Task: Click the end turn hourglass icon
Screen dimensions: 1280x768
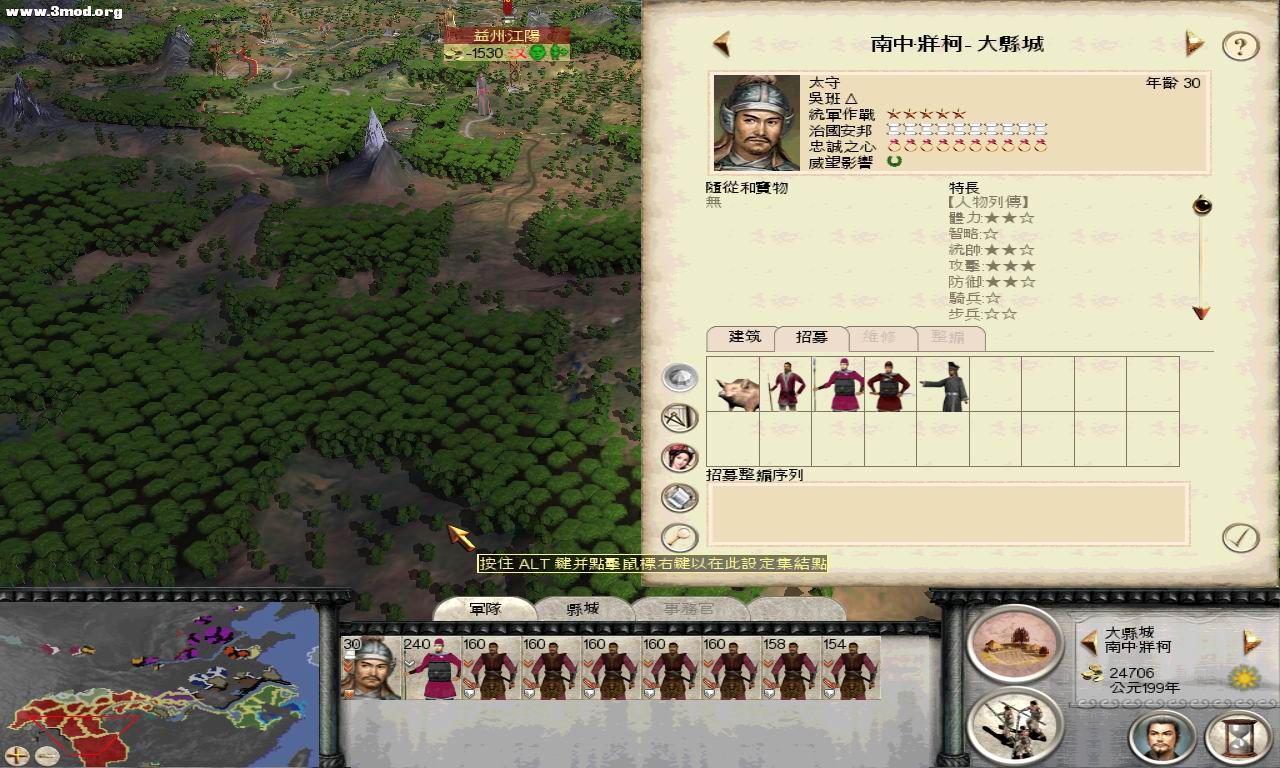Action: point(1237,737)
